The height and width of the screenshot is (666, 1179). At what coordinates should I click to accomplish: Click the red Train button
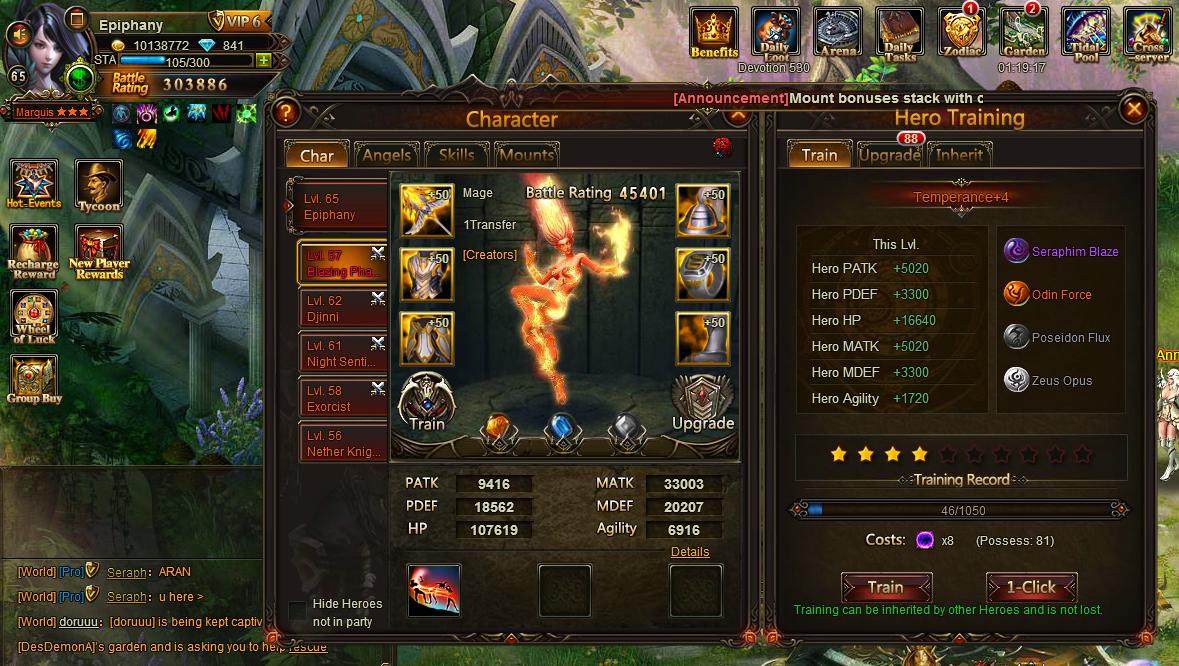coord(886,587)
